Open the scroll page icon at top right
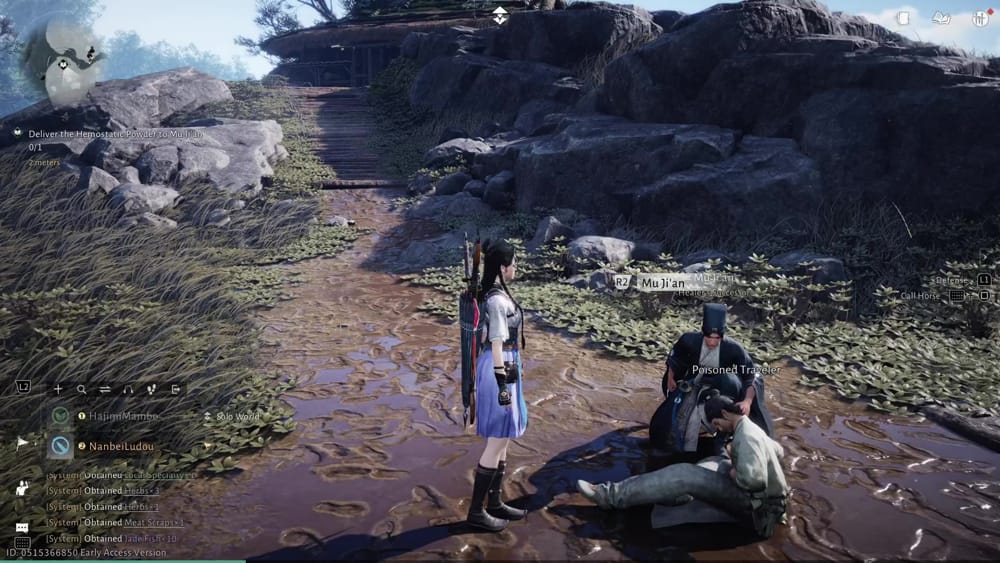The image size is (1000, 563). (903, 18)
